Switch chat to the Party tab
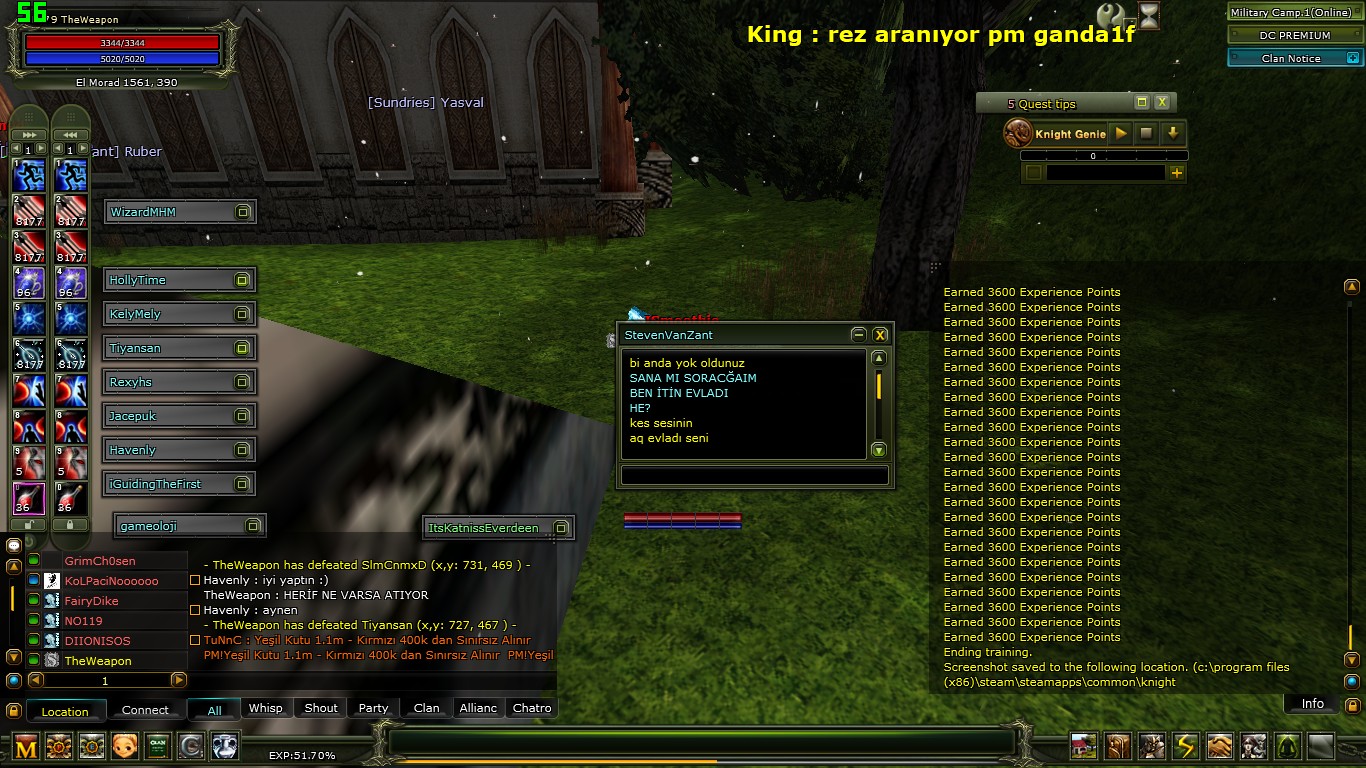 [x=373, y=708]
